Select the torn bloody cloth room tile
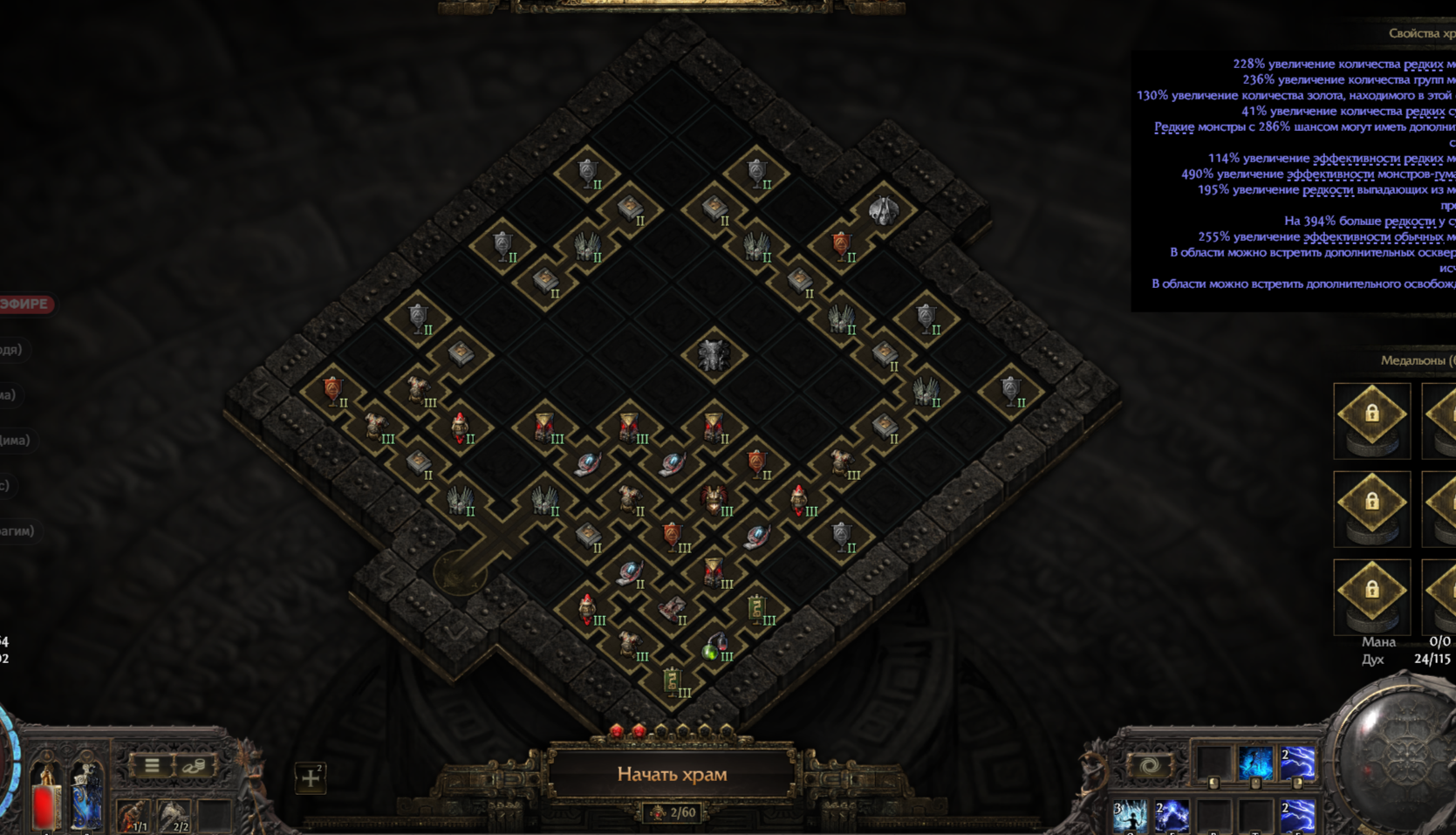The width and height of the screenshot is (1456, 835). tap(672, 610)
